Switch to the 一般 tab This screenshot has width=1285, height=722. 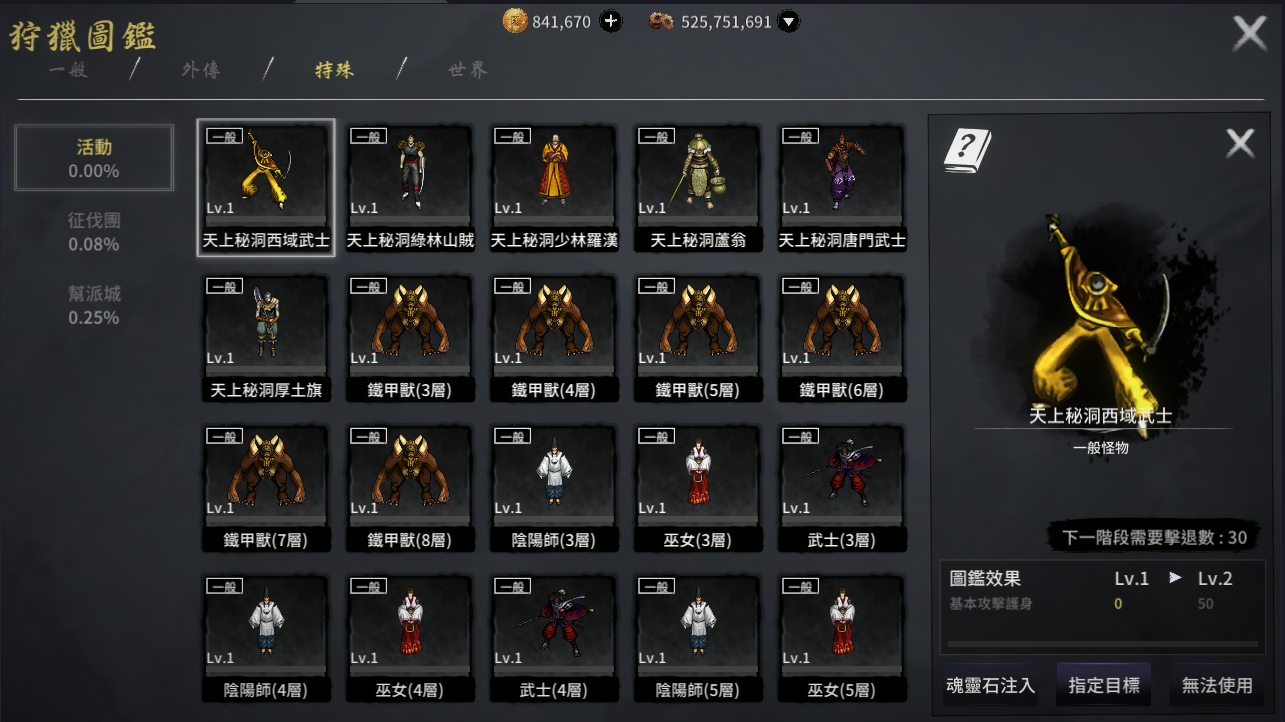[68, 70]
